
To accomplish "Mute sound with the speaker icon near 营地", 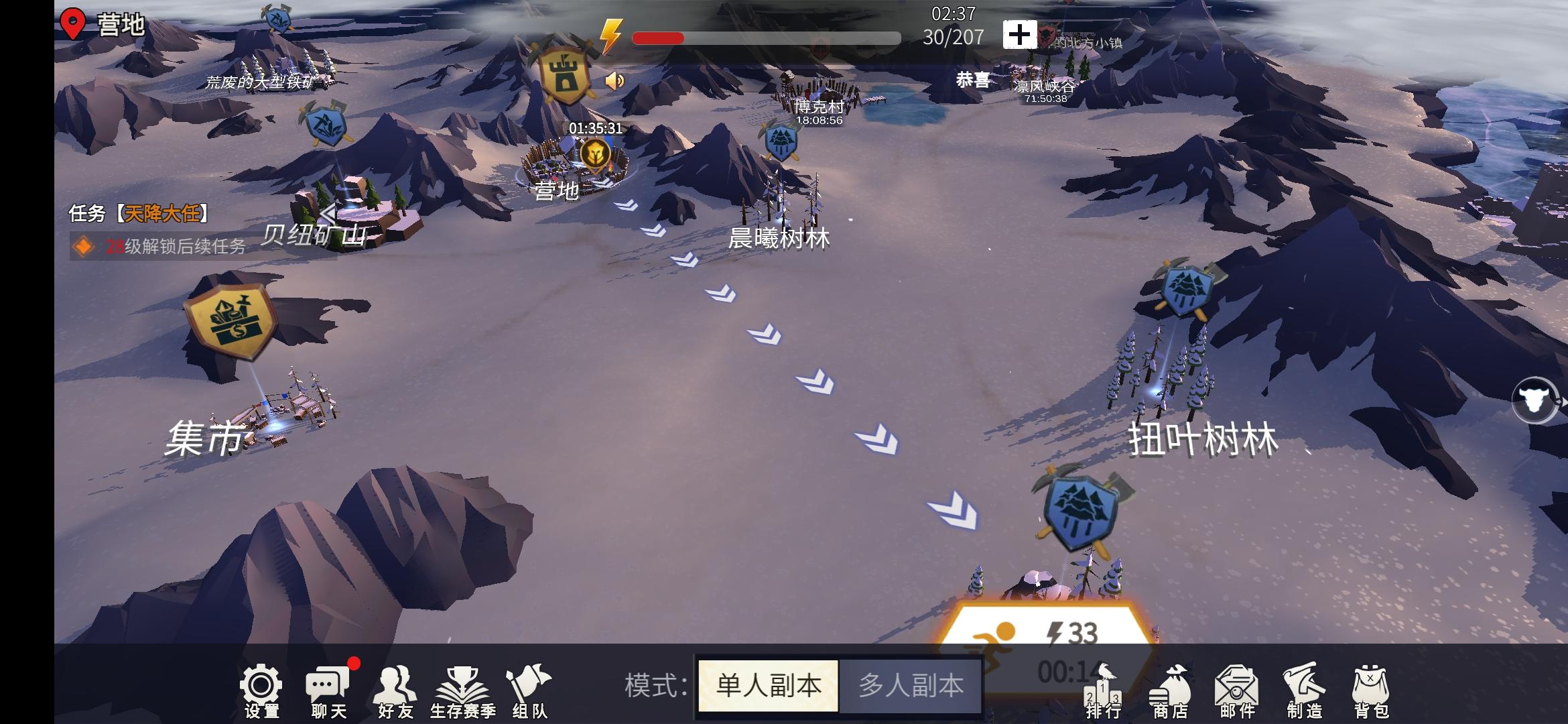I will [616, 80].
